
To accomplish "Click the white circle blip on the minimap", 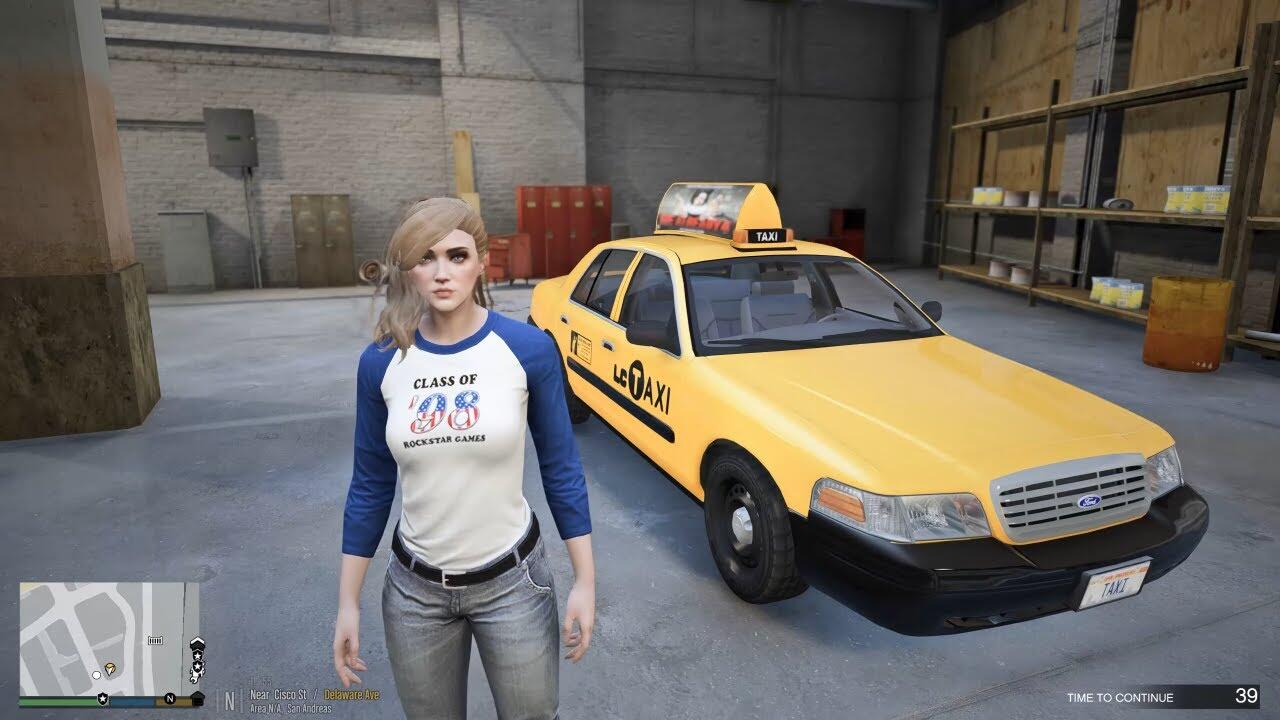I will pos(96,673).
